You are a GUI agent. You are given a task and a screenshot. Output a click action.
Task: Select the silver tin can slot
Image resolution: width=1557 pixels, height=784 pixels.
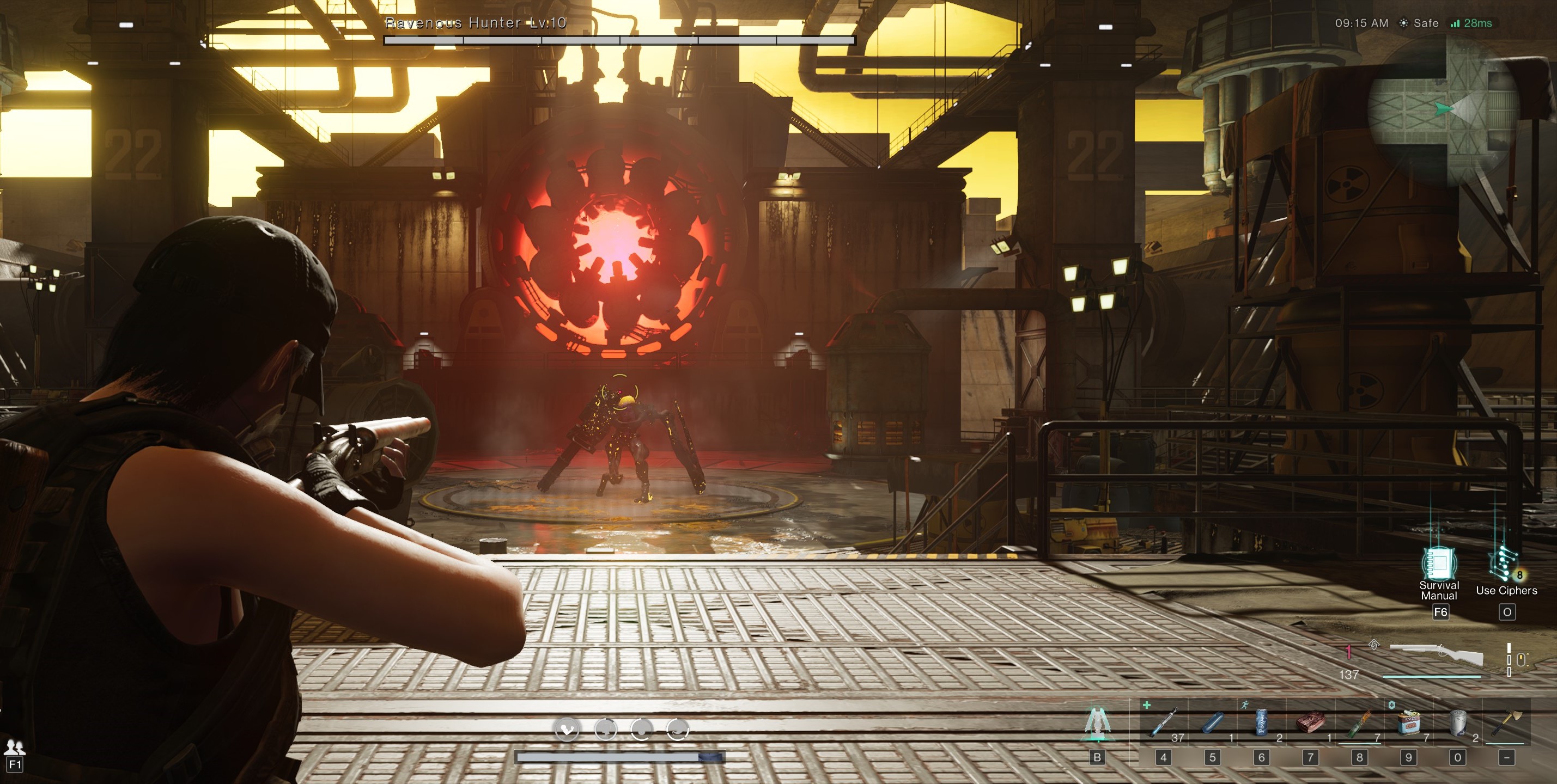click(1457, 722)
